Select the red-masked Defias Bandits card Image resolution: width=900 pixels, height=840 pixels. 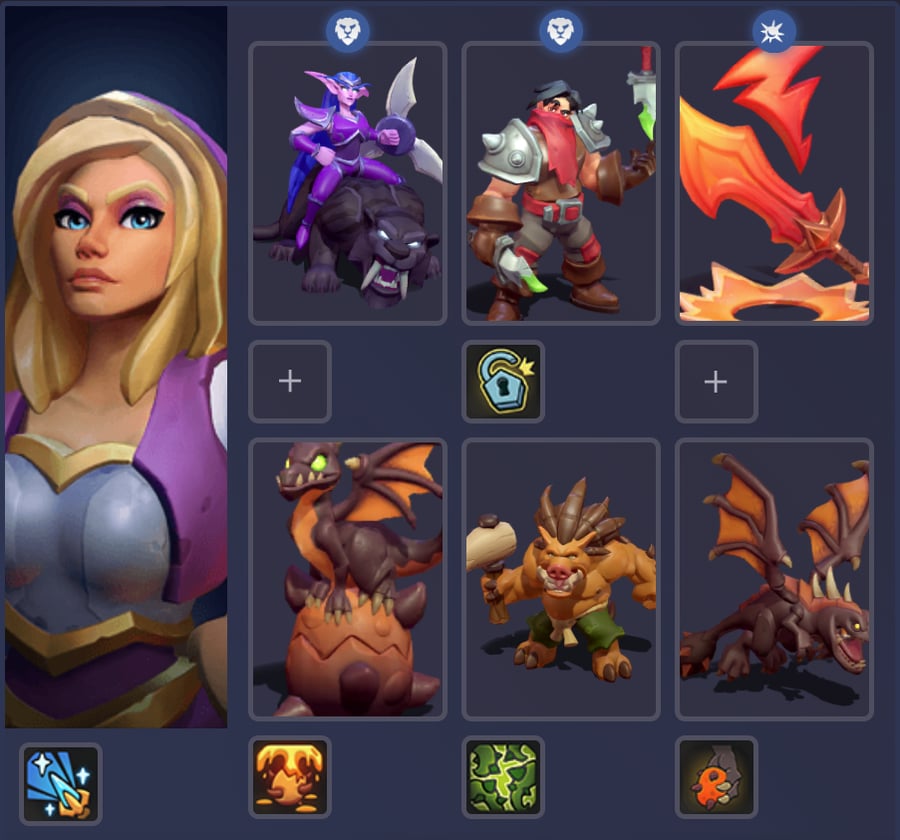[560, 183]
